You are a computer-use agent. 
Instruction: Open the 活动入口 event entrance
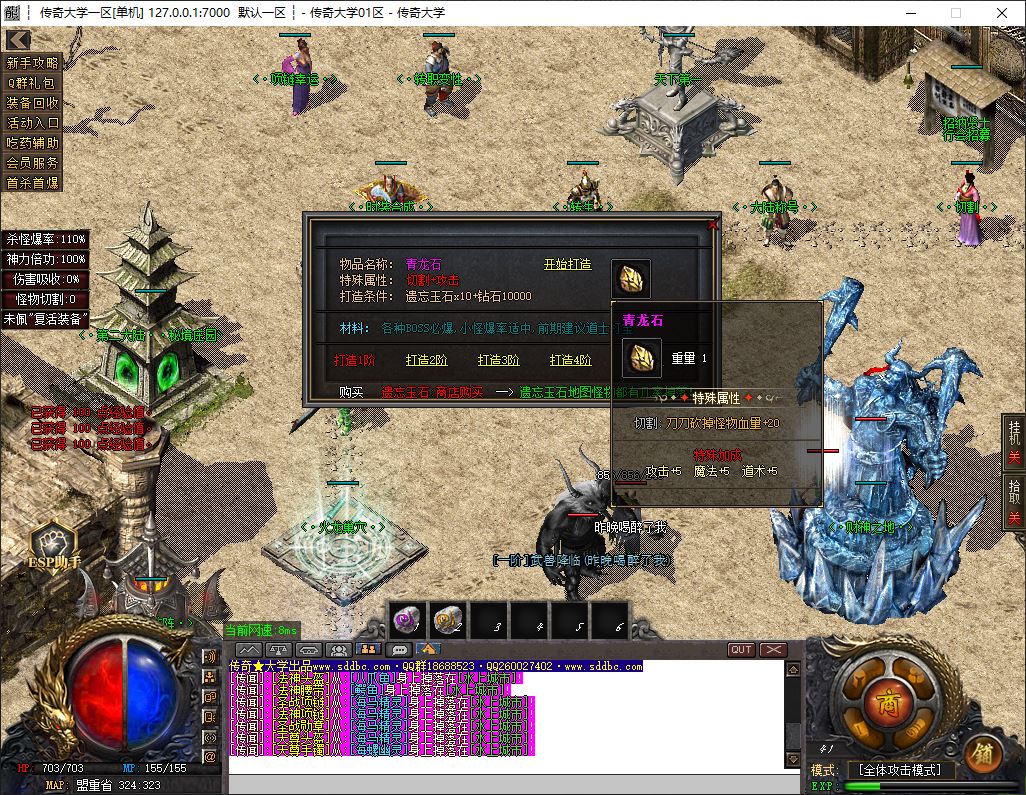point(33,123)
